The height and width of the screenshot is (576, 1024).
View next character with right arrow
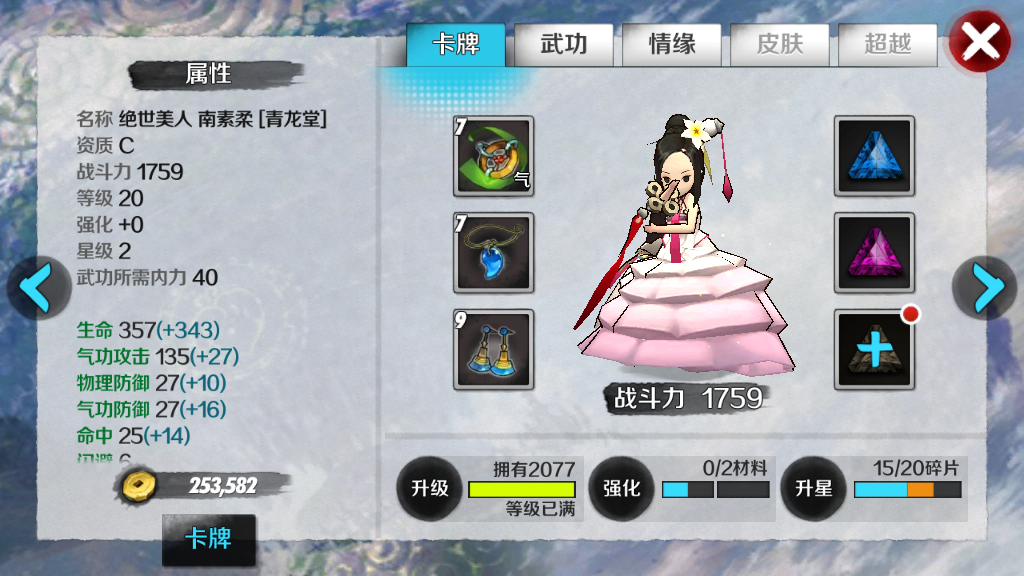pyautogui.click(x=986, y=288)
